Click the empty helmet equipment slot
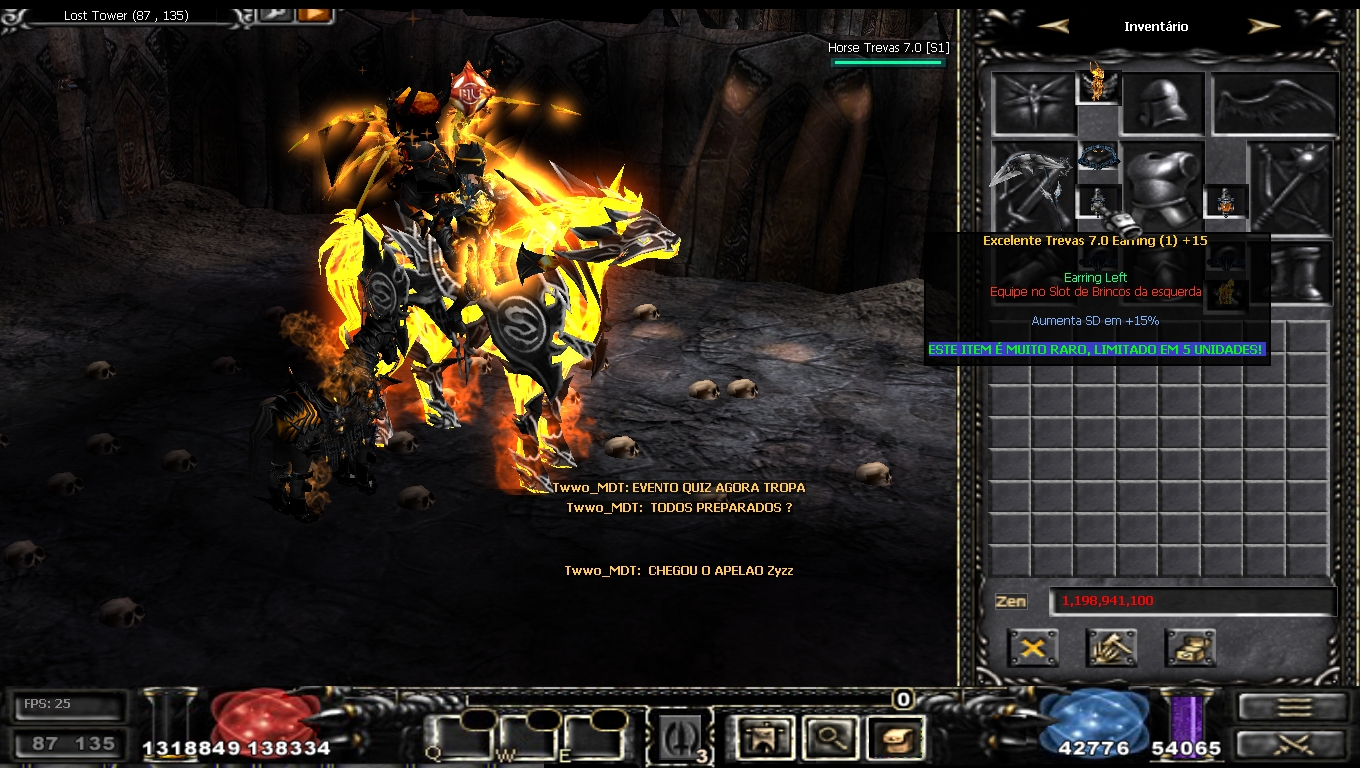The height and width of the screenshot is (768, 1360). pyautogui.click(x=1163, y=104)
